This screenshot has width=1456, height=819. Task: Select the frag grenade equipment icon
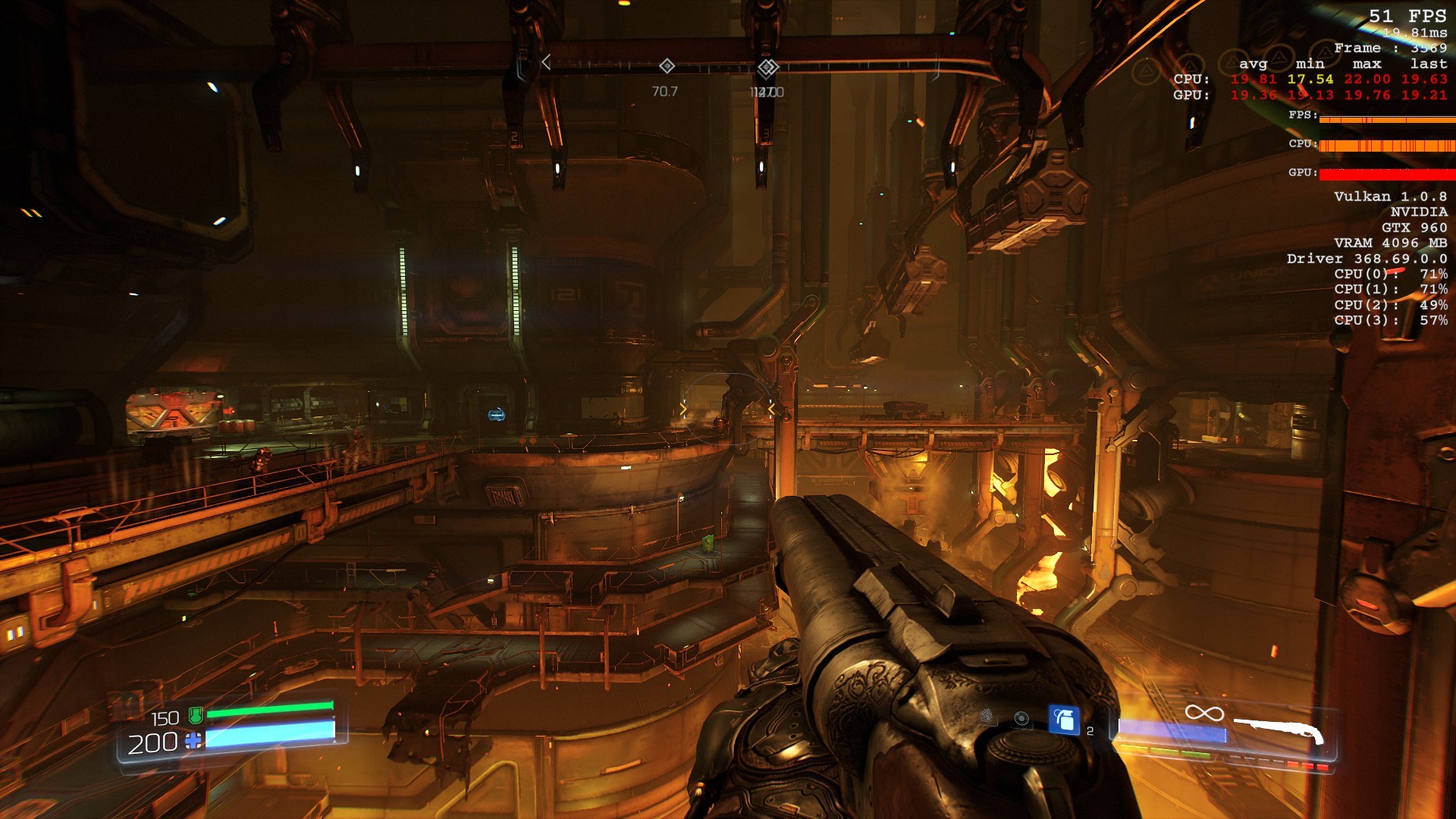coord(1063,720)
